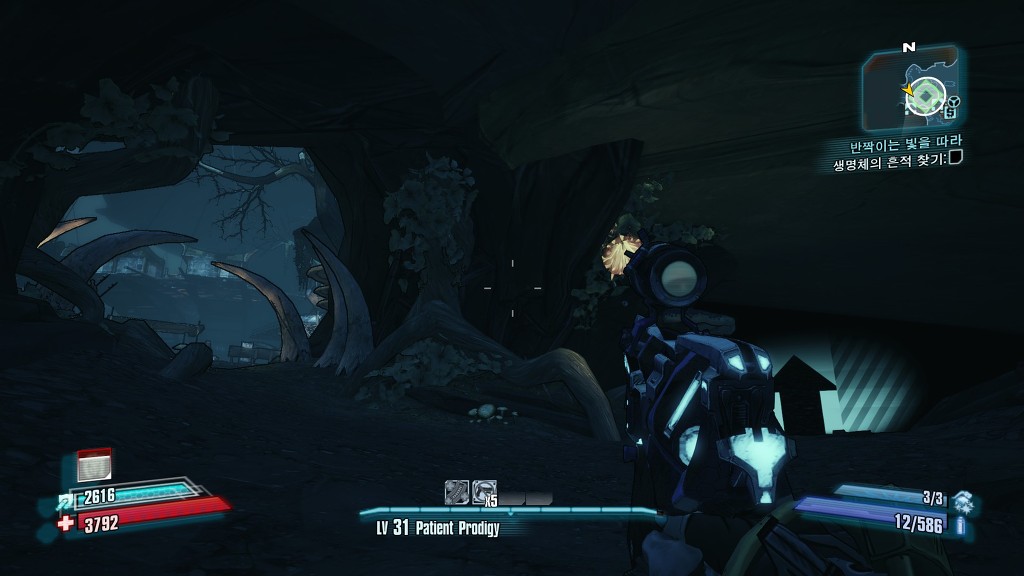
Task: Select the green diamond objective marker on minimap
Action: pos(928,96)
